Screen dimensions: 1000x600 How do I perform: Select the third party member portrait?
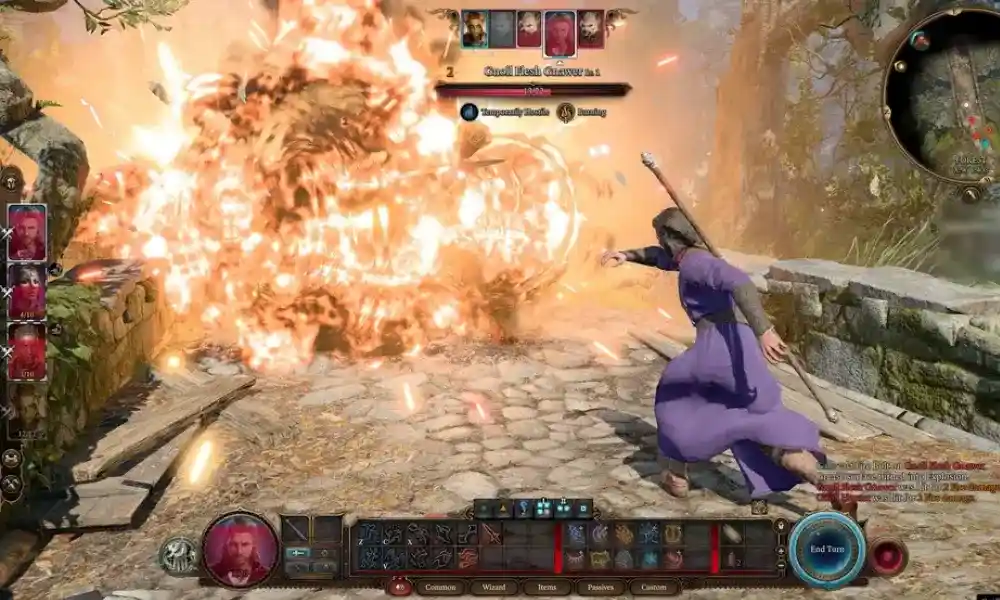[27, 351]
